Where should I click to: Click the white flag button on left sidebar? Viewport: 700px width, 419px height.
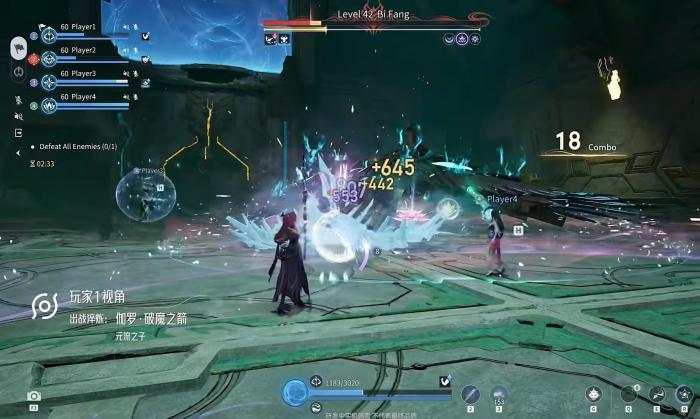(18, 47)
